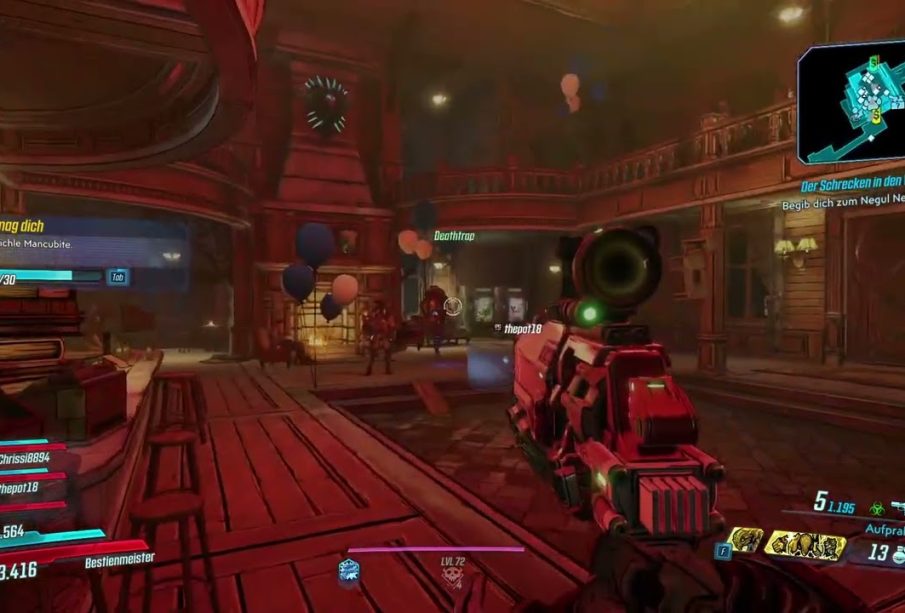
Task: Activate the pet action skill icon
Action: [x=746, y=541]
